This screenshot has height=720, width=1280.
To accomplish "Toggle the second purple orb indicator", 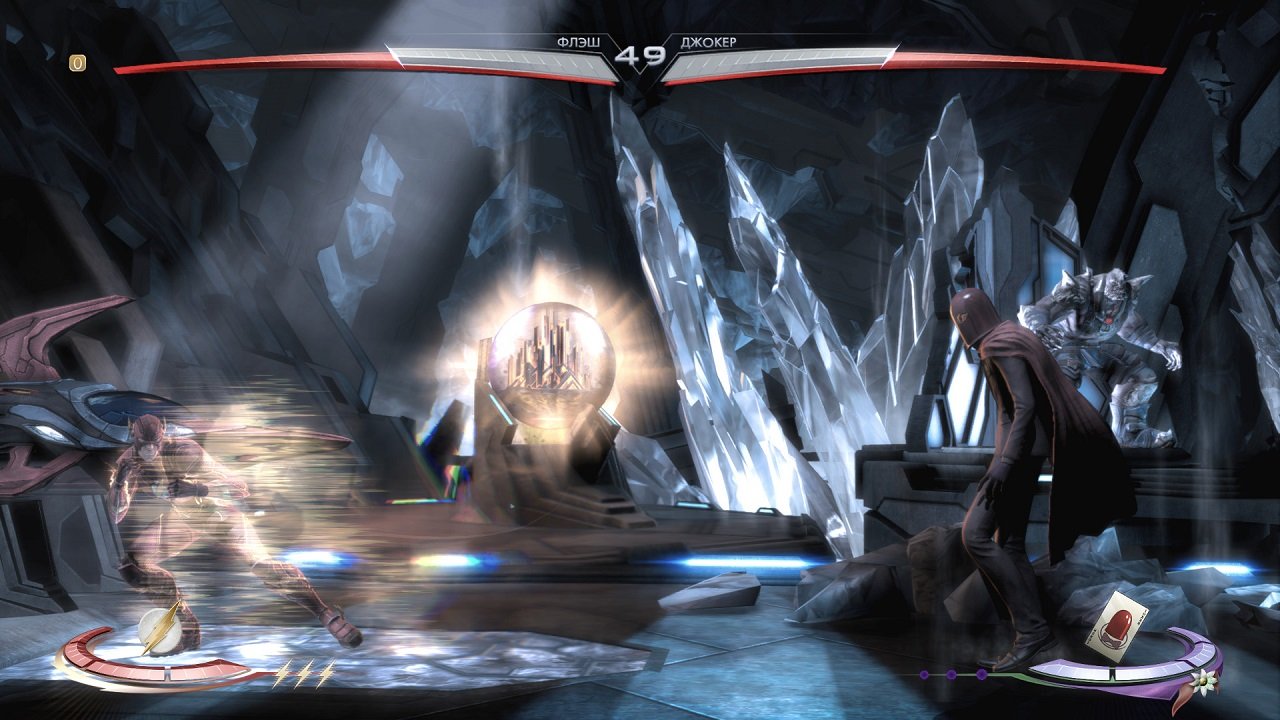I will pyautogui.click(x=950, y=674).
